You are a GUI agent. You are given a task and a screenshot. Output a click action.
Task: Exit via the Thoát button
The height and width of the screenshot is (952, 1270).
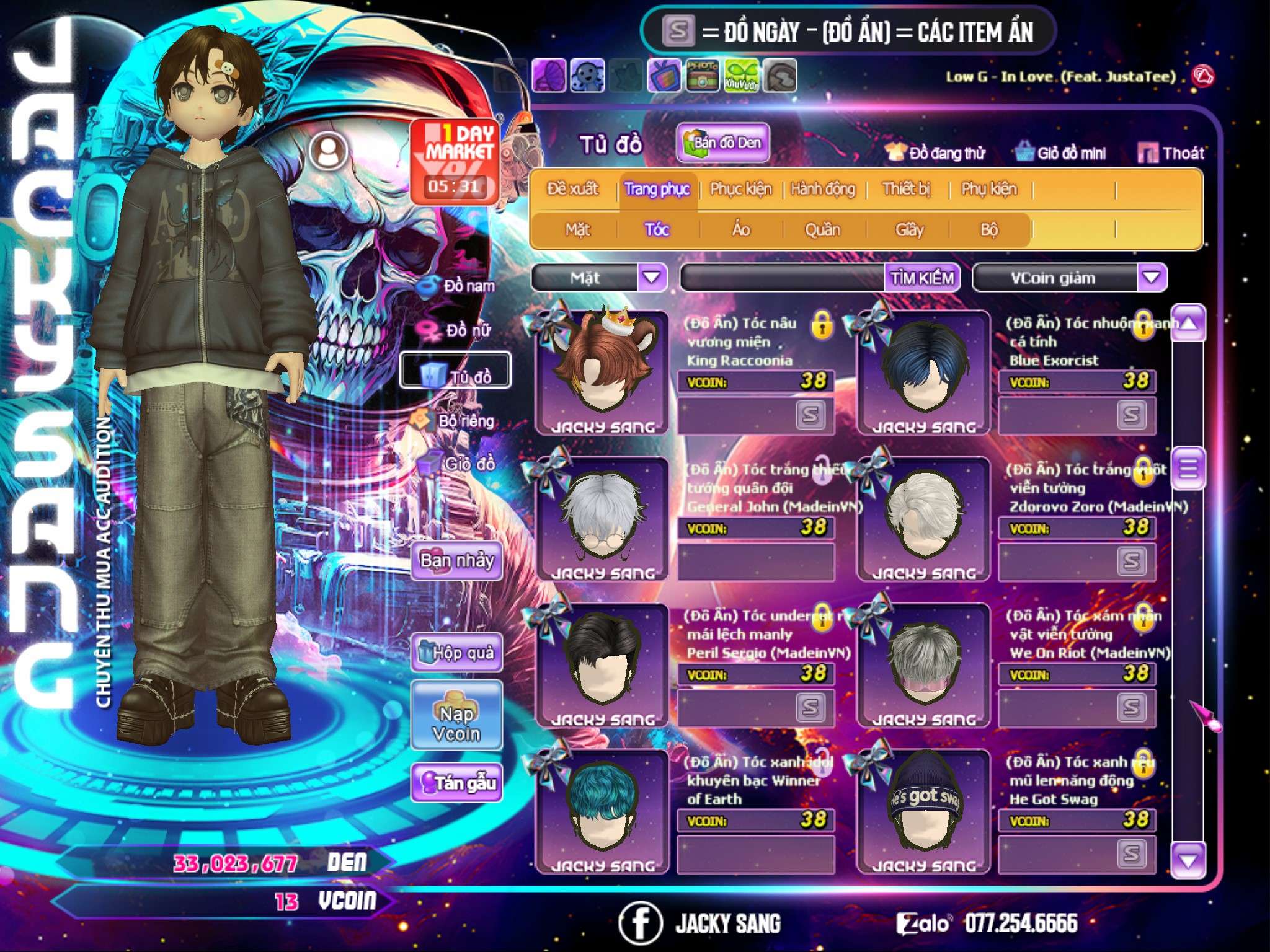click(1171, 153)
